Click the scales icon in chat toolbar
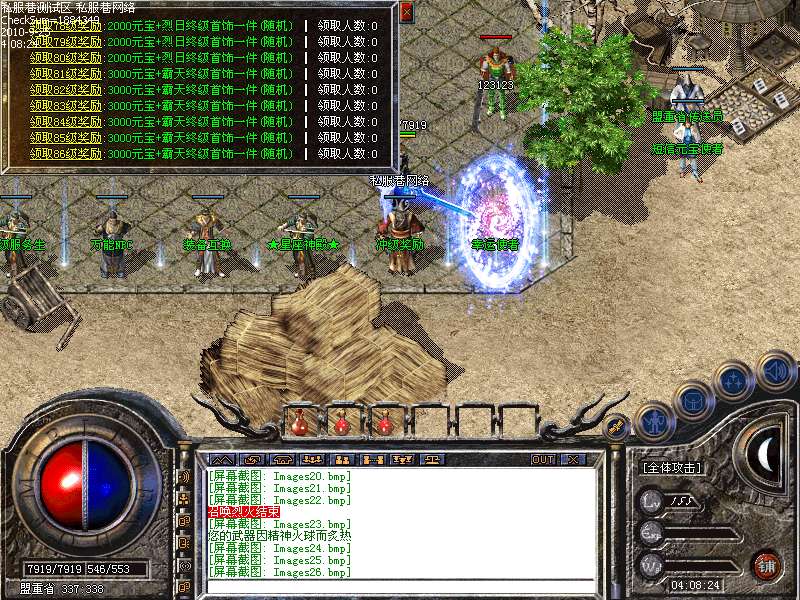Screen dimensions: 800x600 pyautogui.click(x=432, y=460)
